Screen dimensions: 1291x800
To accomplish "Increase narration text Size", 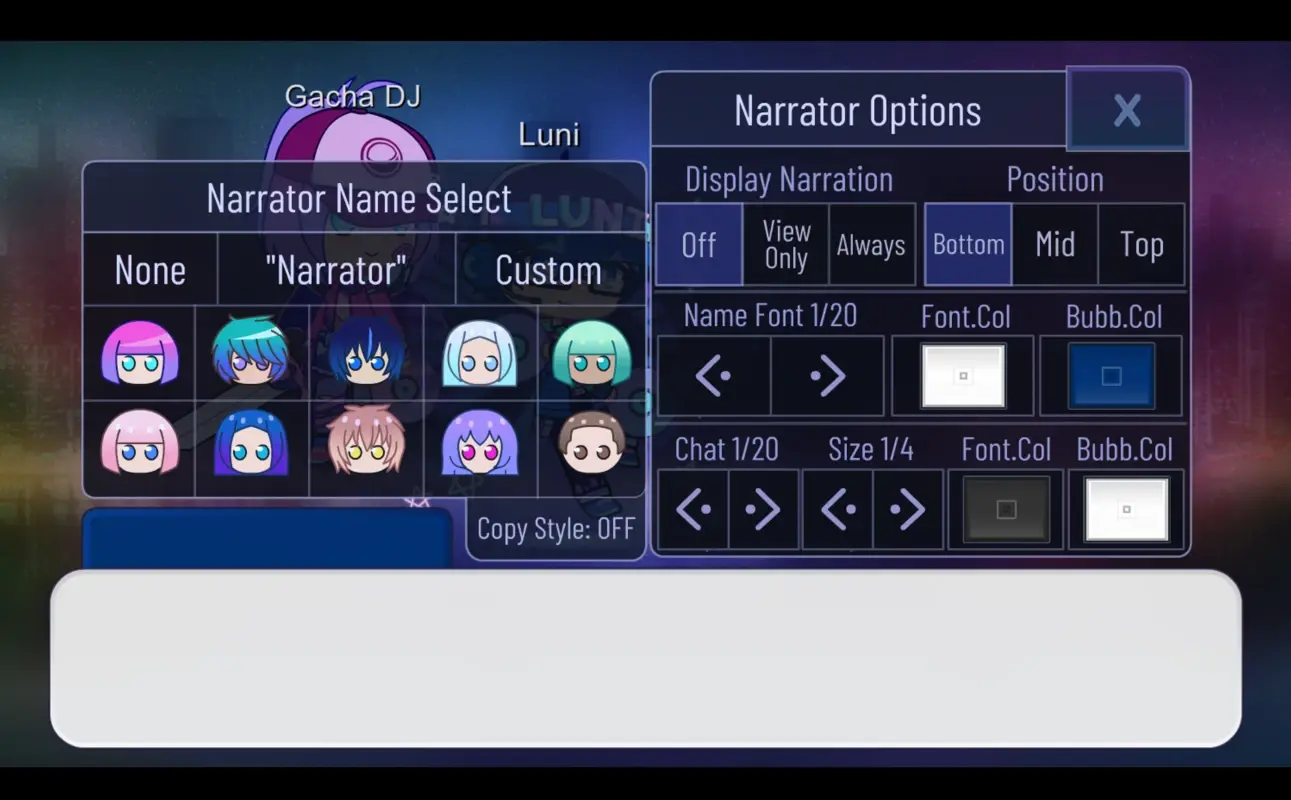I will [x=908, y=509].
